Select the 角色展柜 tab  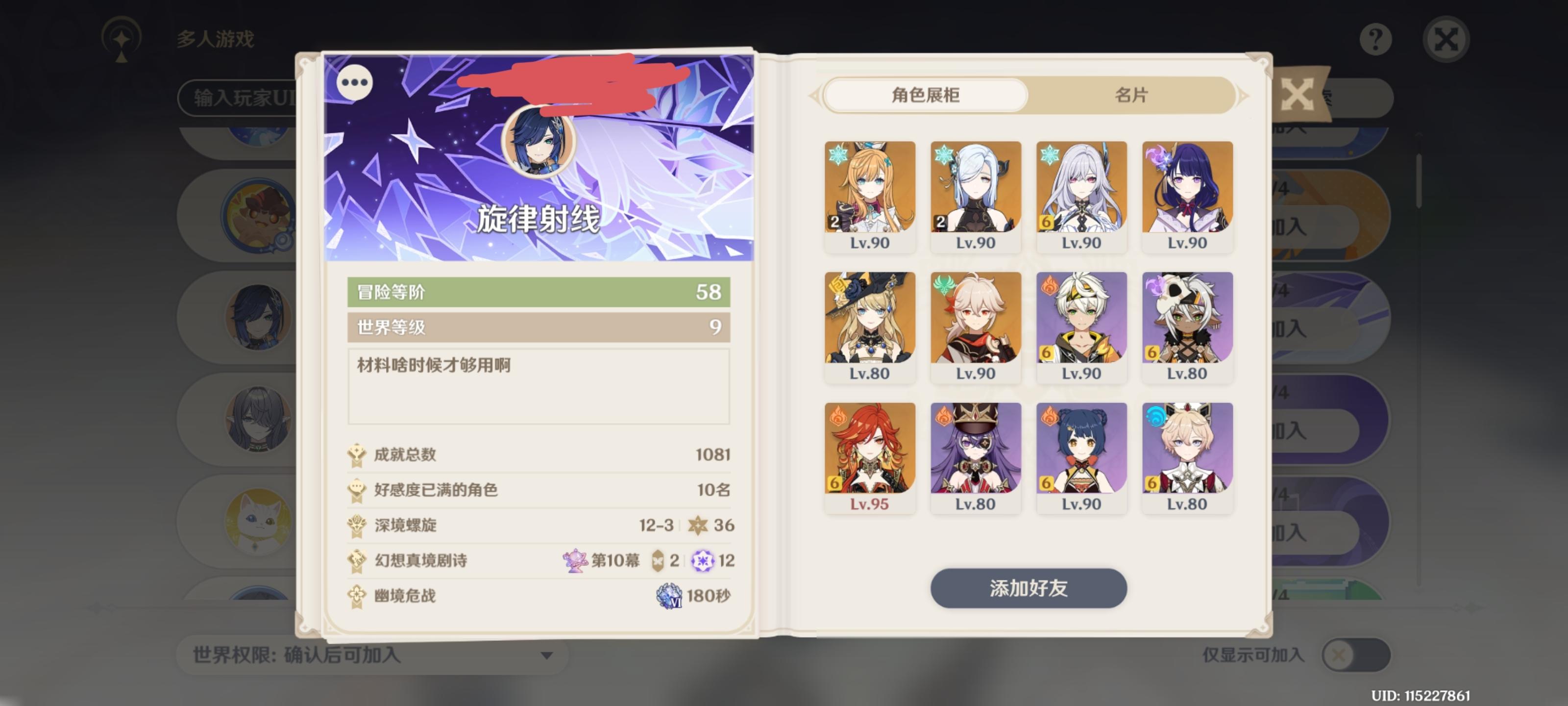(927, 95)
